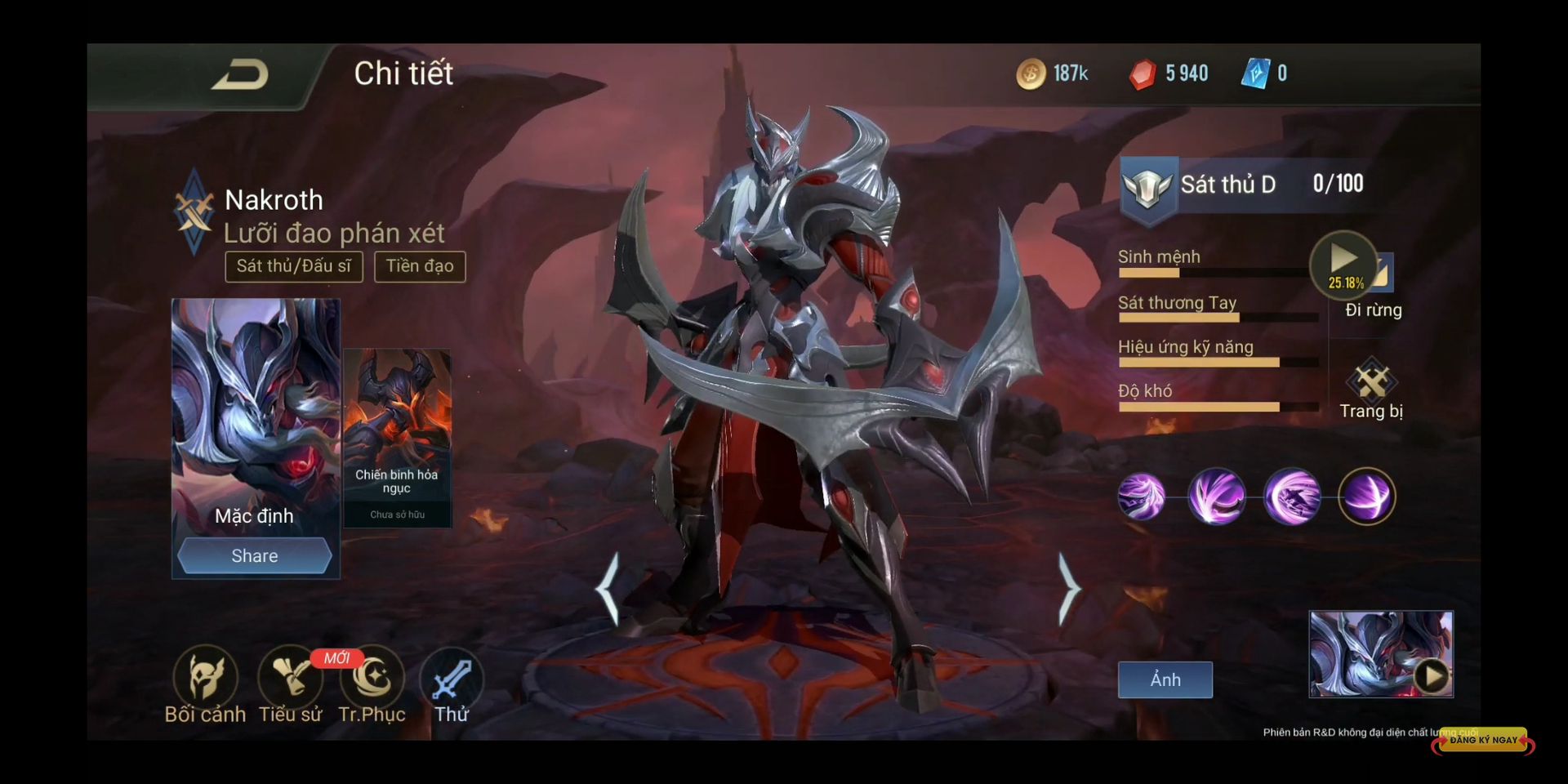
Task: Show the previous hero with left arrow
Action: point(608,590)
